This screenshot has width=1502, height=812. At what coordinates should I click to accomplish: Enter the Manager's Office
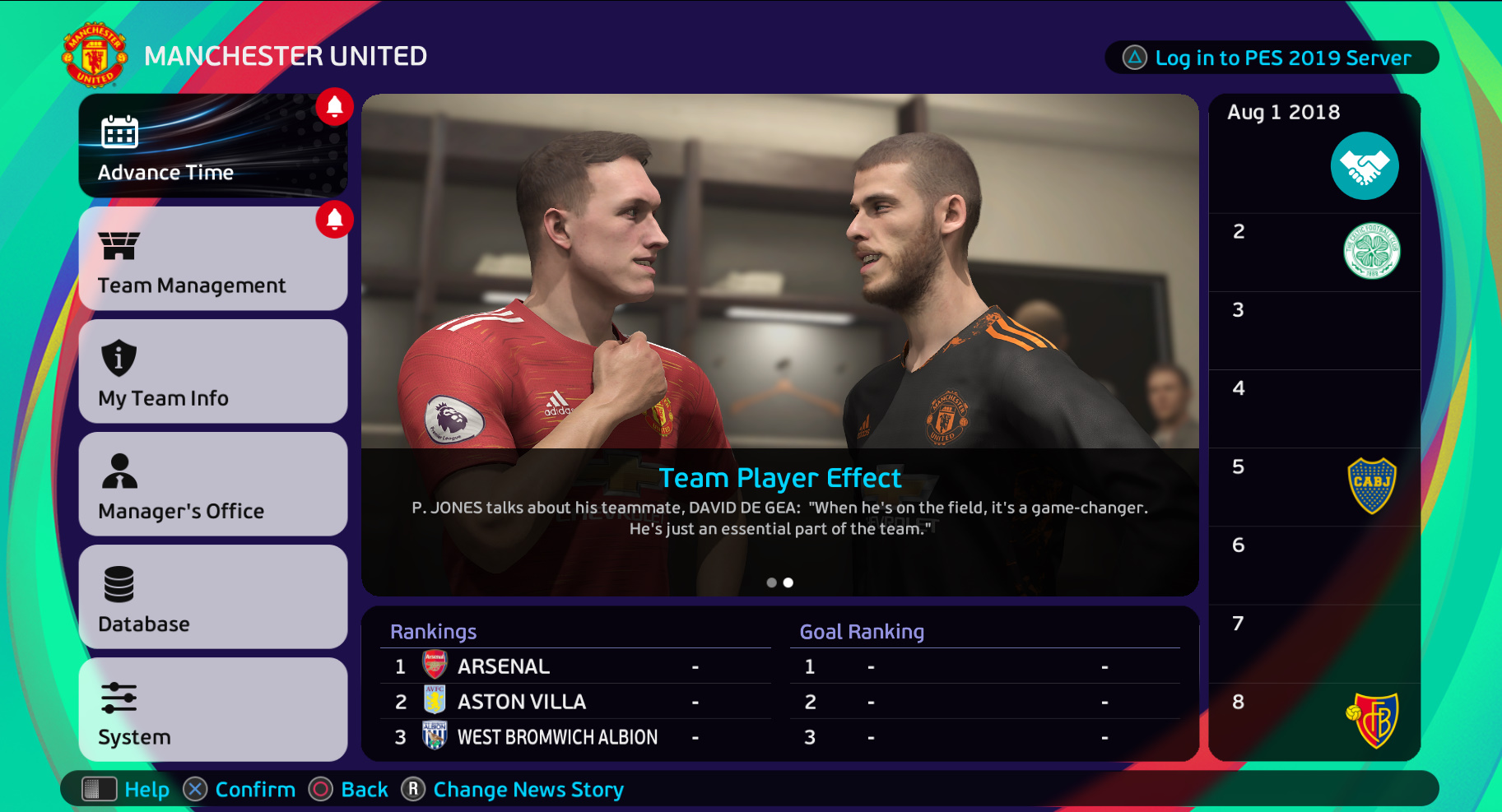212,484
